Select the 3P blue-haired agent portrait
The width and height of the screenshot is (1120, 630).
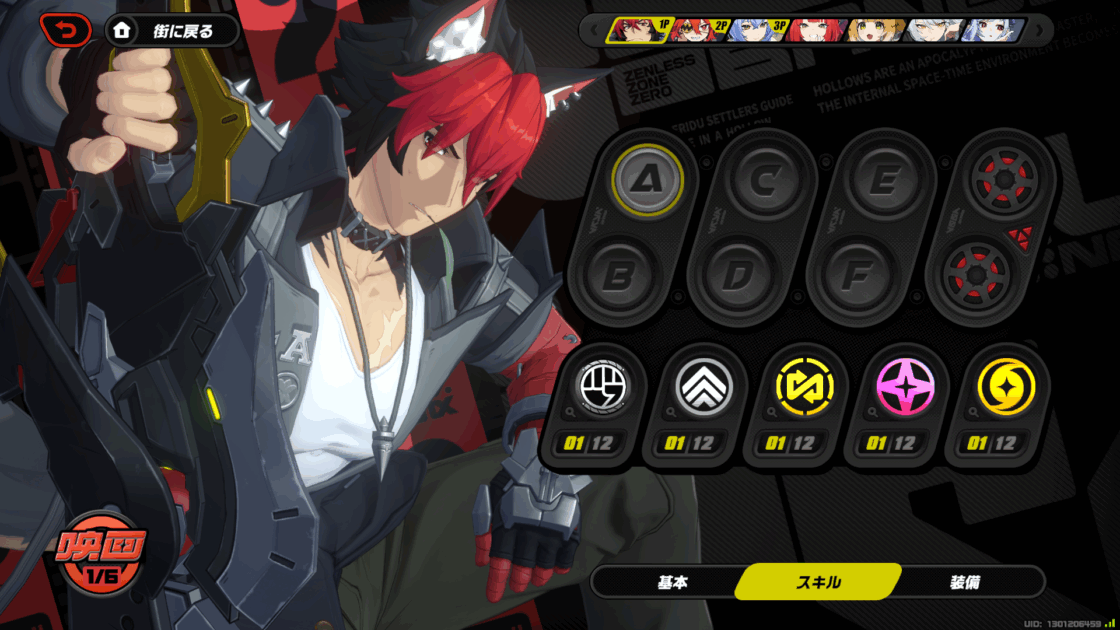(x=758, y=30)
